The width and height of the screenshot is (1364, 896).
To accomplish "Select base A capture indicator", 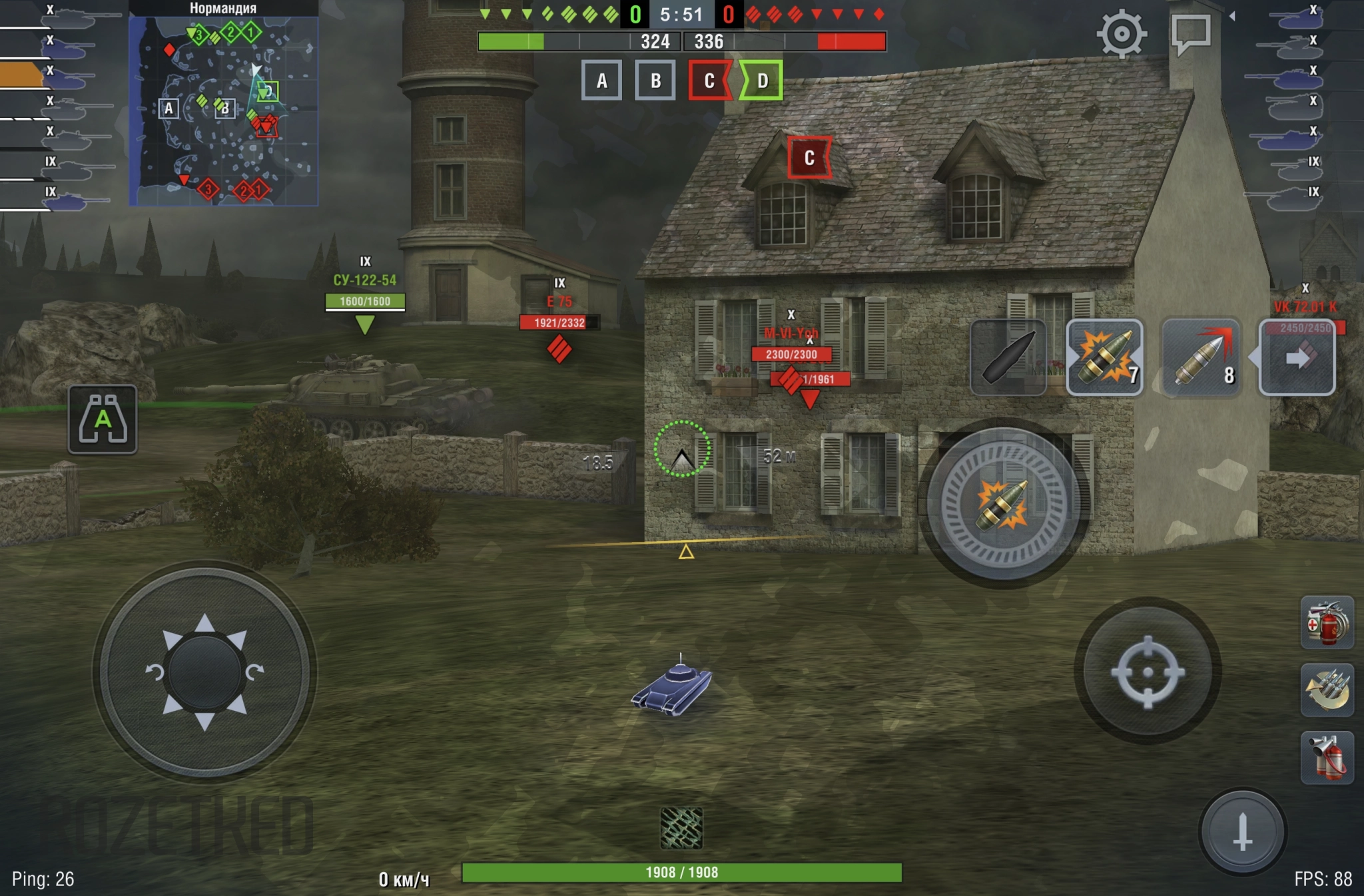I will click(601, 81).
